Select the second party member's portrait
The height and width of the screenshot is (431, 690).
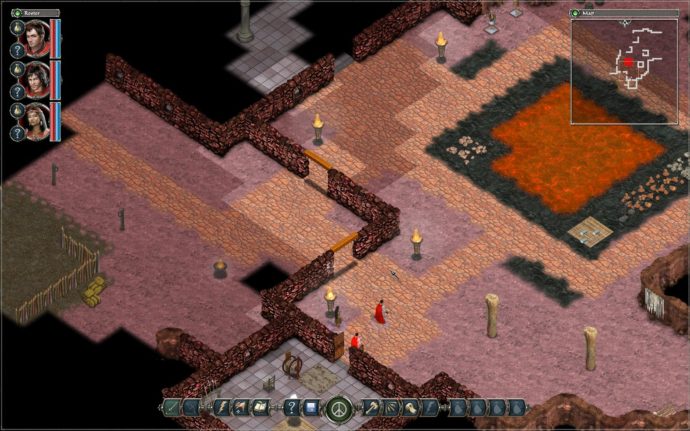(38, 78)
